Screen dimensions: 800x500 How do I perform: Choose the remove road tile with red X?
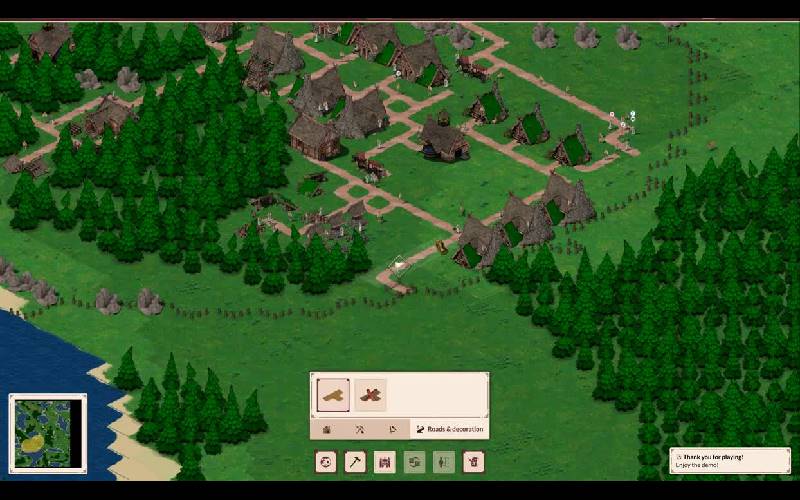point(370,395)
